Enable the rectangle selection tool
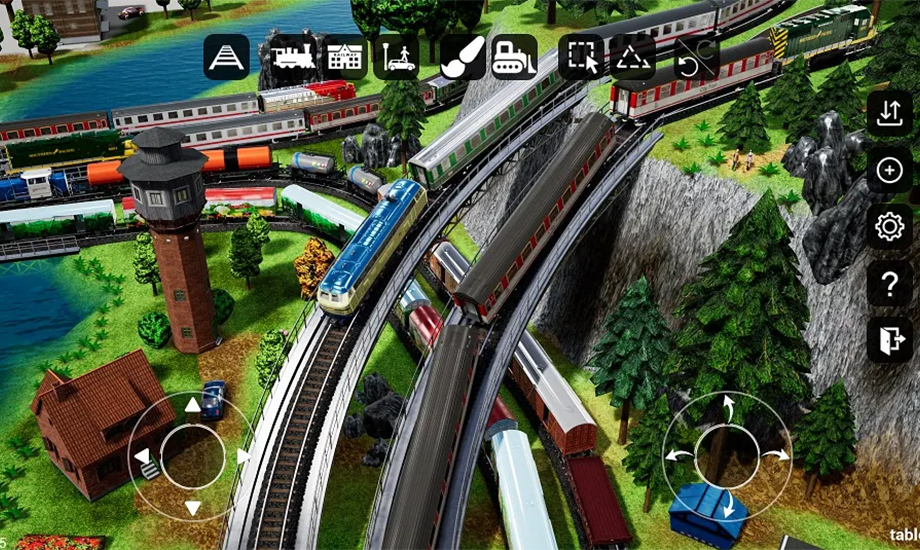The height and width of the screenshot is (550, 920). [581, 57]
